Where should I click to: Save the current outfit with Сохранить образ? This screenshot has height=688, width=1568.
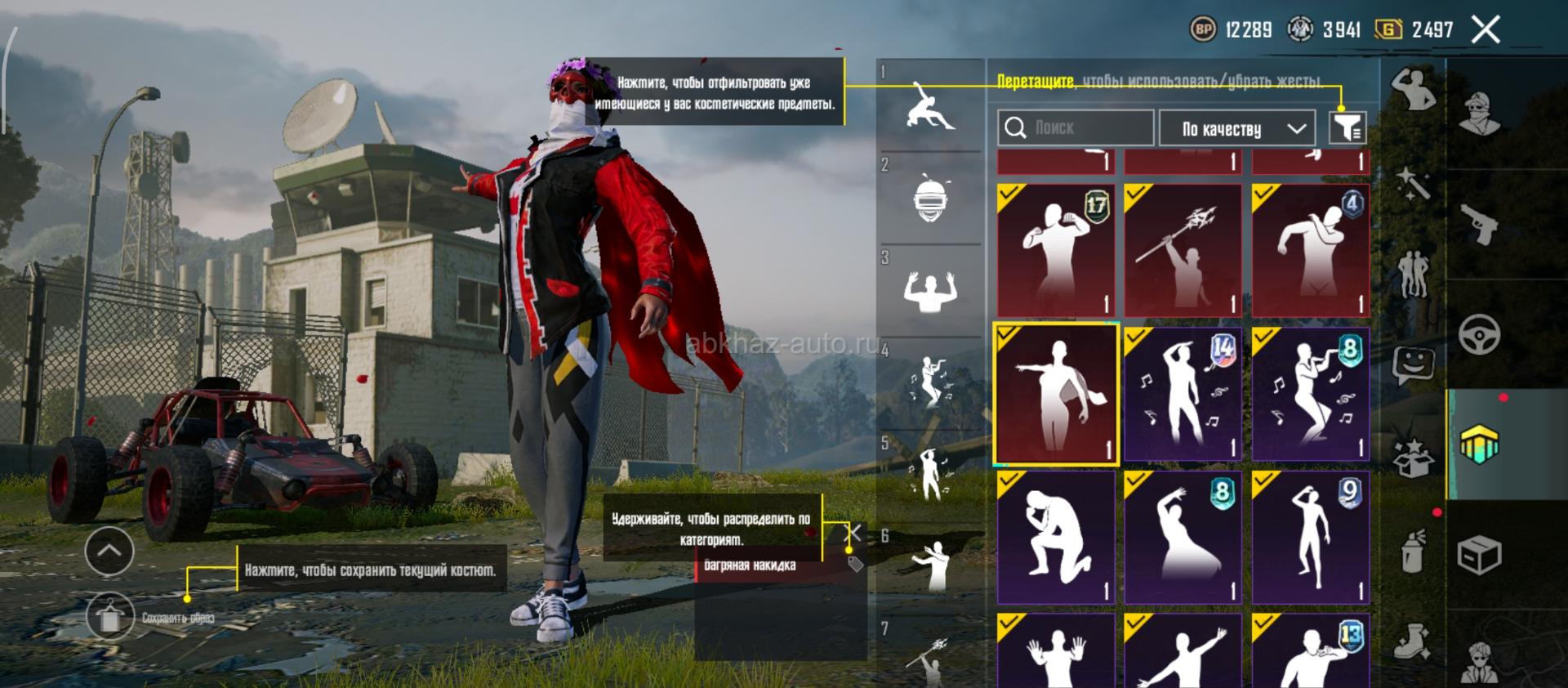pos(110,617)
